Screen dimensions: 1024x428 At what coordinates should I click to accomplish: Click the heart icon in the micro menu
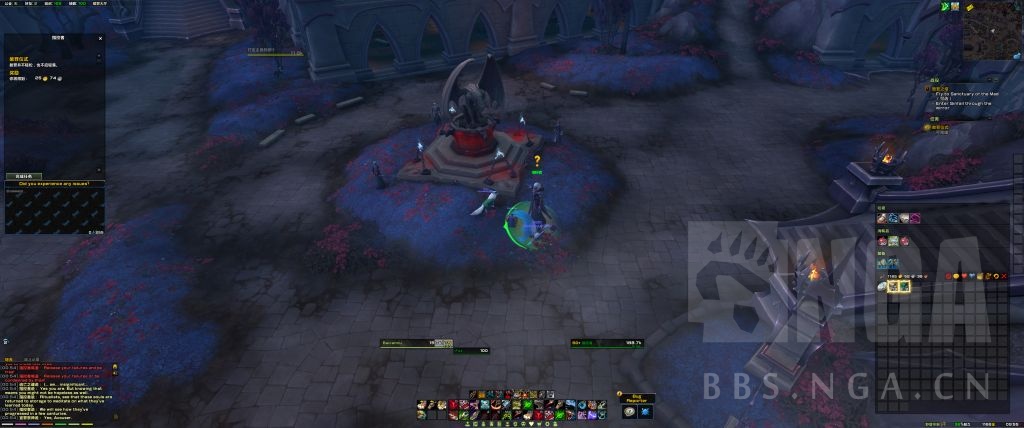[x=966, y=275]
